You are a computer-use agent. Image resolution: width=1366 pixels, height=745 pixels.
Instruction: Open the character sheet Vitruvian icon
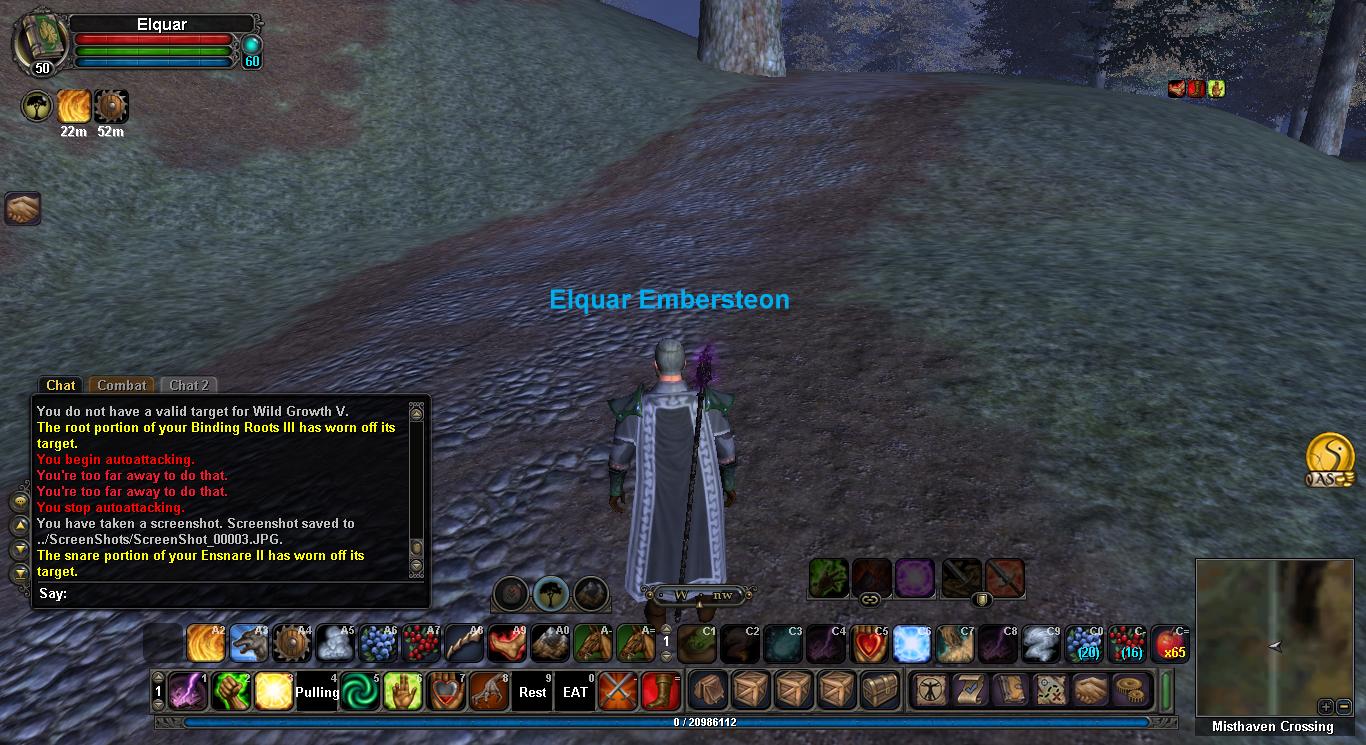pyautogui.click(x=930, y=691)
